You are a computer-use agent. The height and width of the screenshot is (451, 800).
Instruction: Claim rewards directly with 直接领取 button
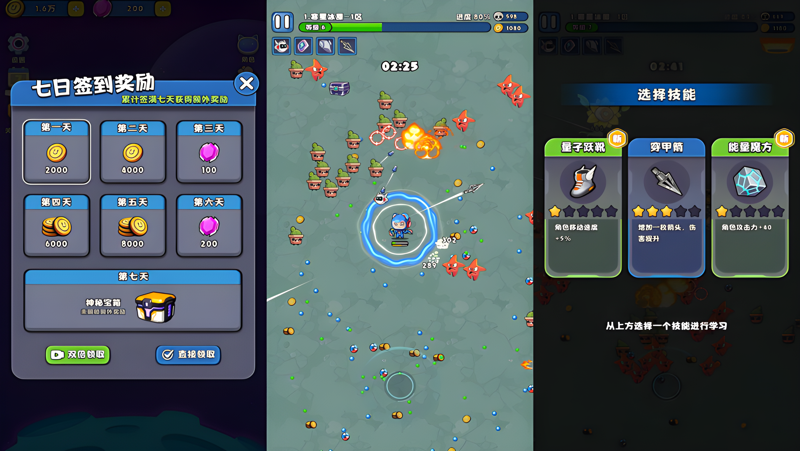click(188, 355)
